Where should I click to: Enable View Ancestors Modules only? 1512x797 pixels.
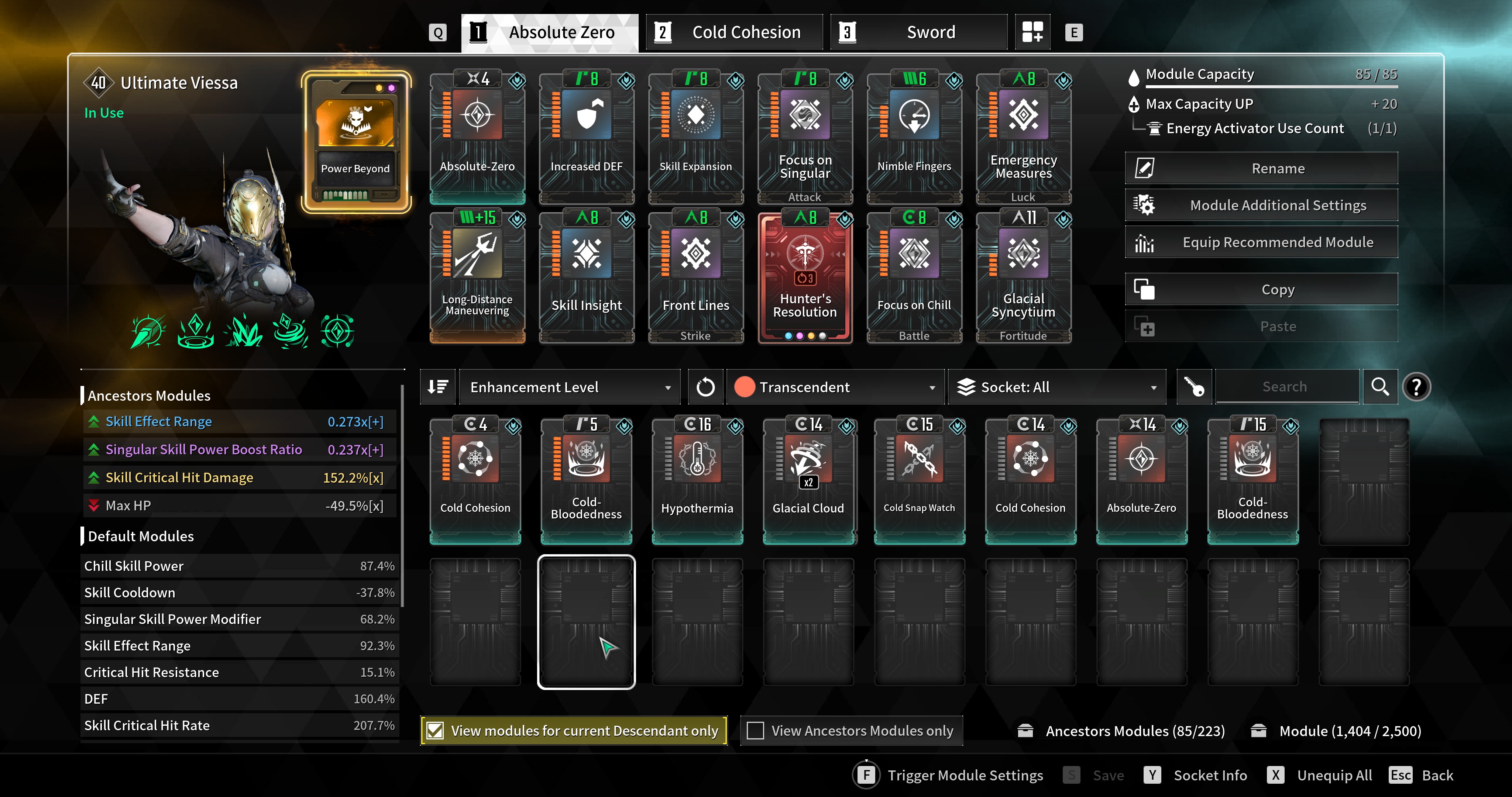(755, 731)
